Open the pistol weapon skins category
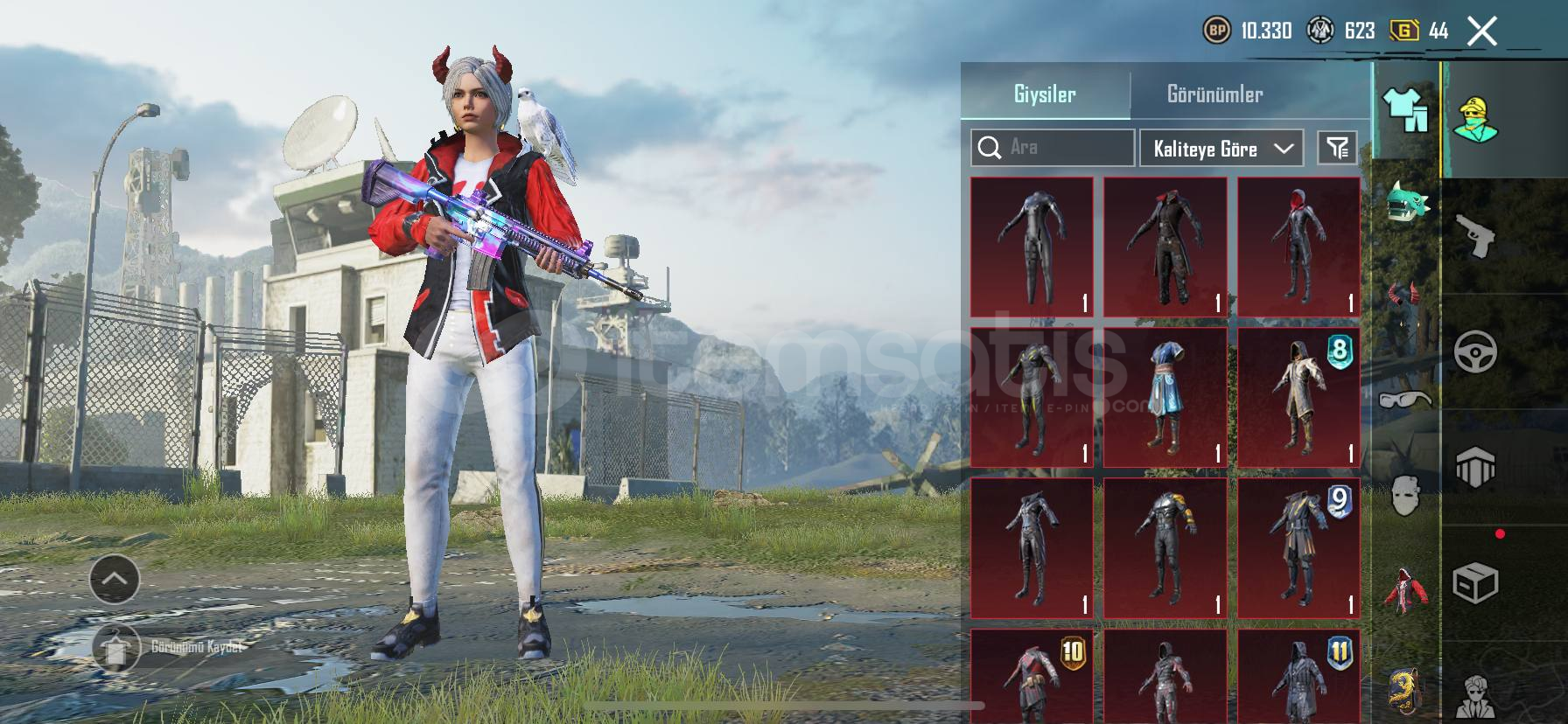The image size is (1568, 724). 1476,236
